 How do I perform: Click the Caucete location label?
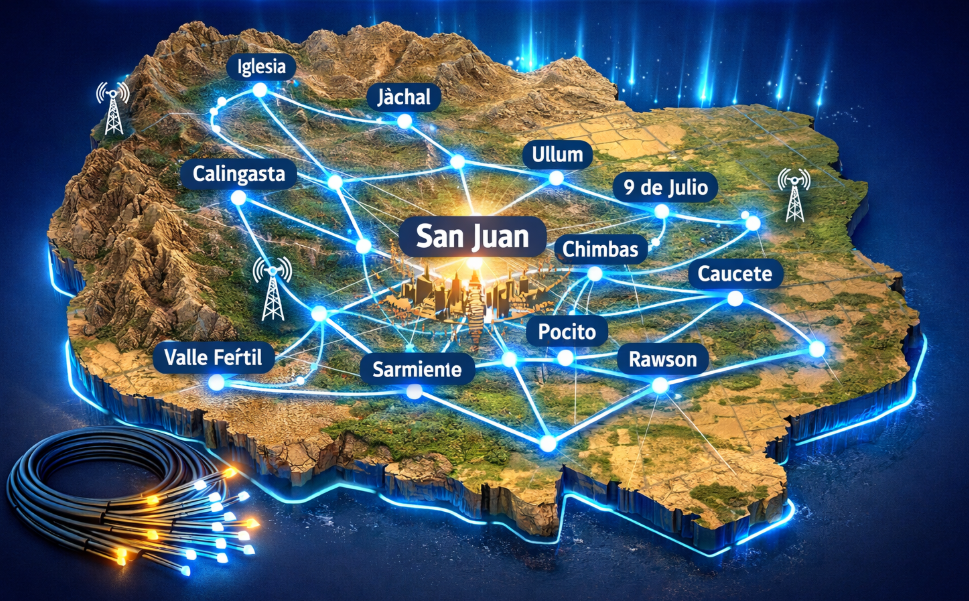[x=736, y=274]
